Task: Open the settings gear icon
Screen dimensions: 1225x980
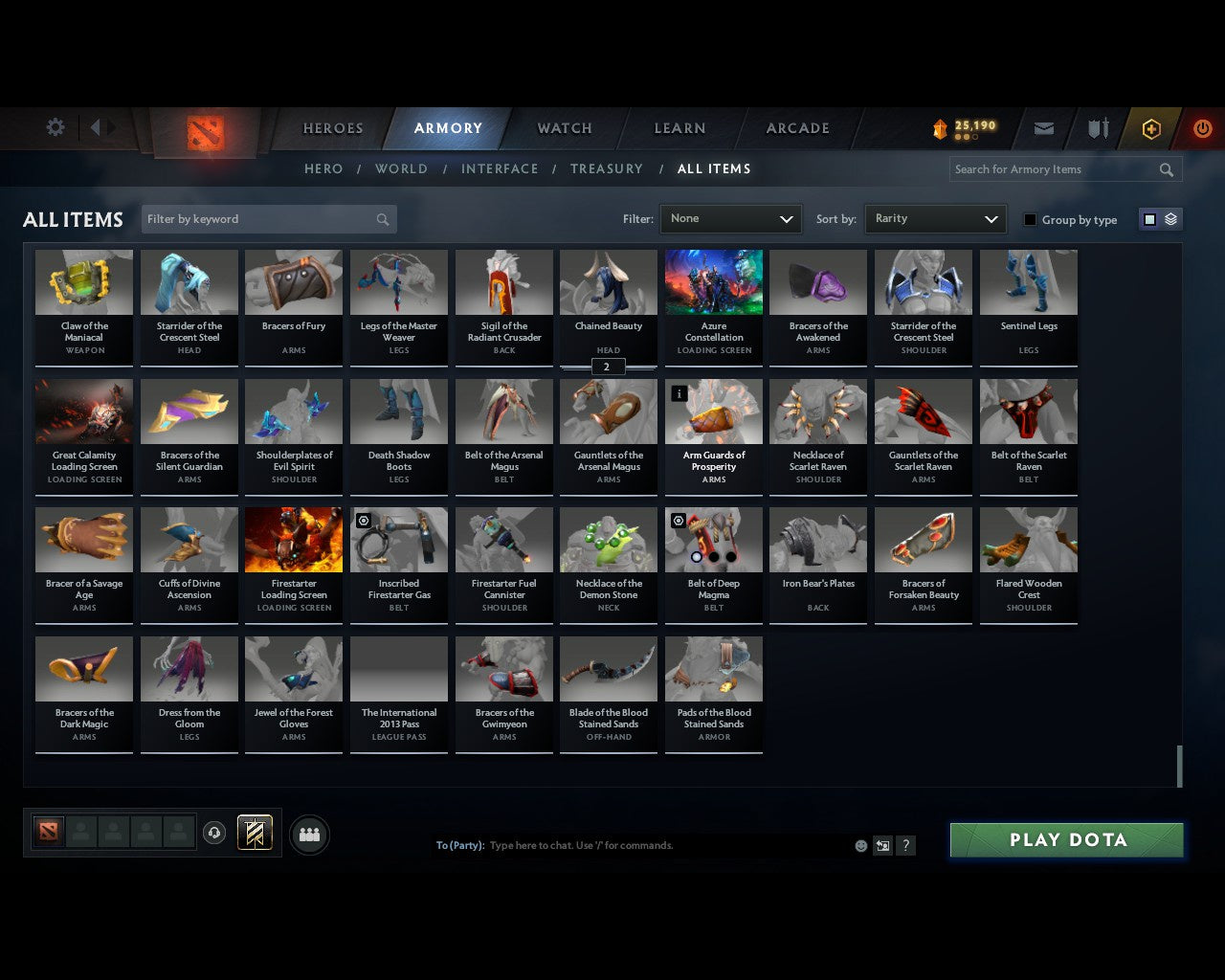Action: (x=55, y=126)
